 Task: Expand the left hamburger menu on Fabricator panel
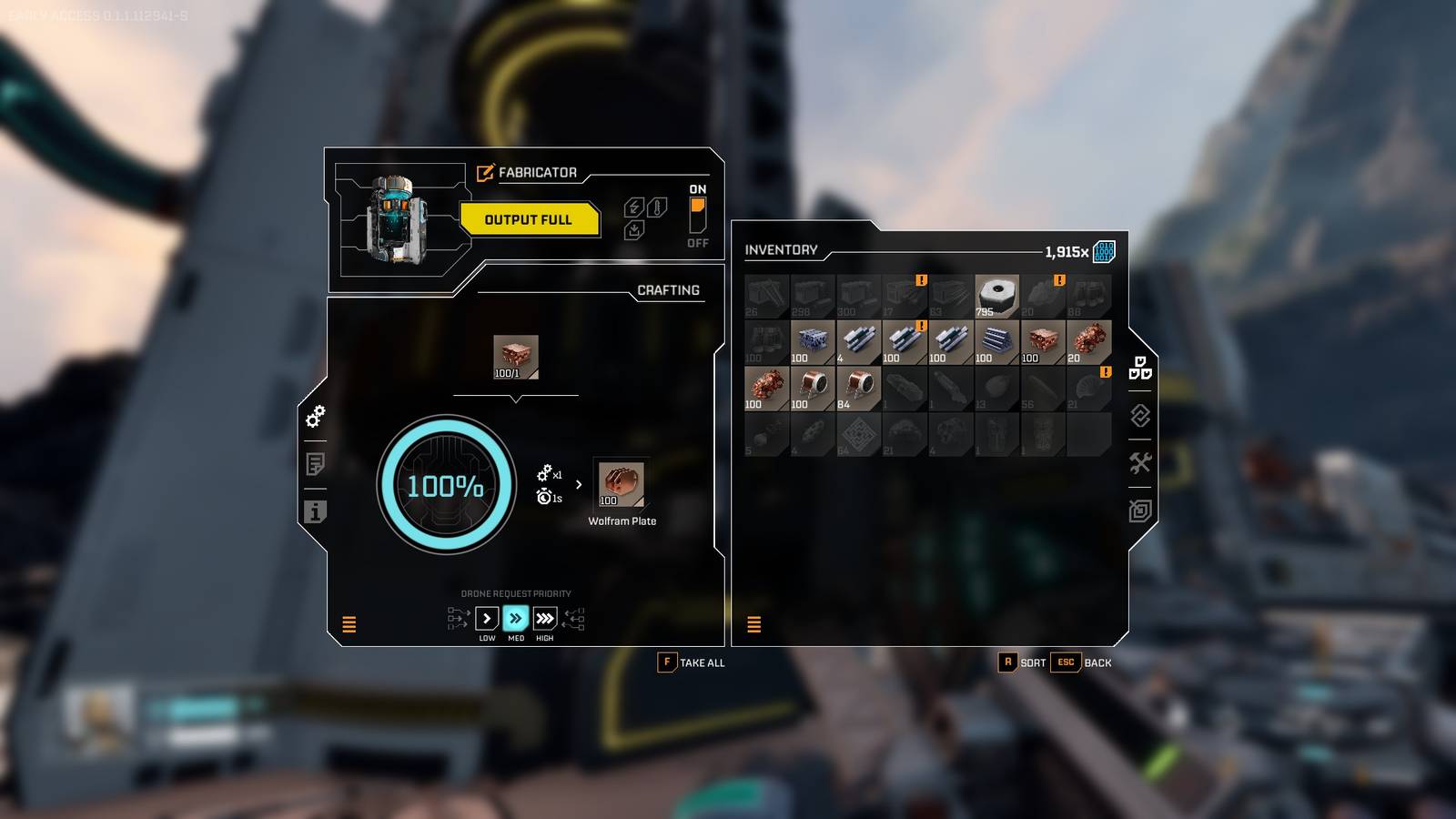[349, 624]
